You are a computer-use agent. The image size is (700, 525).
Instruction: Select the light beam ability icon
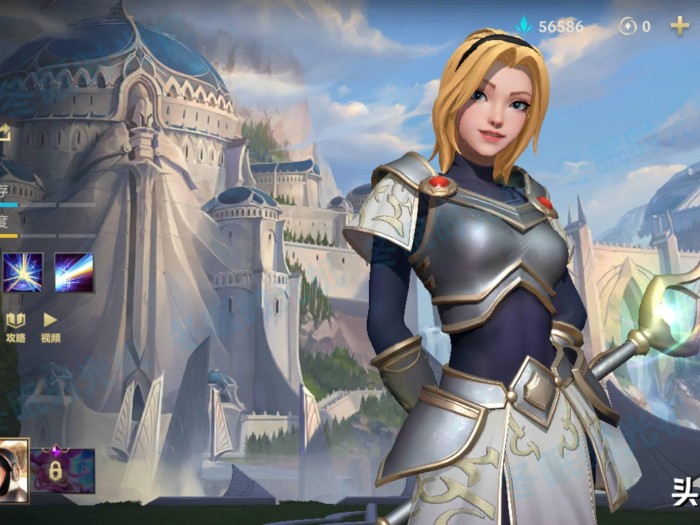(x=74, y=272)
